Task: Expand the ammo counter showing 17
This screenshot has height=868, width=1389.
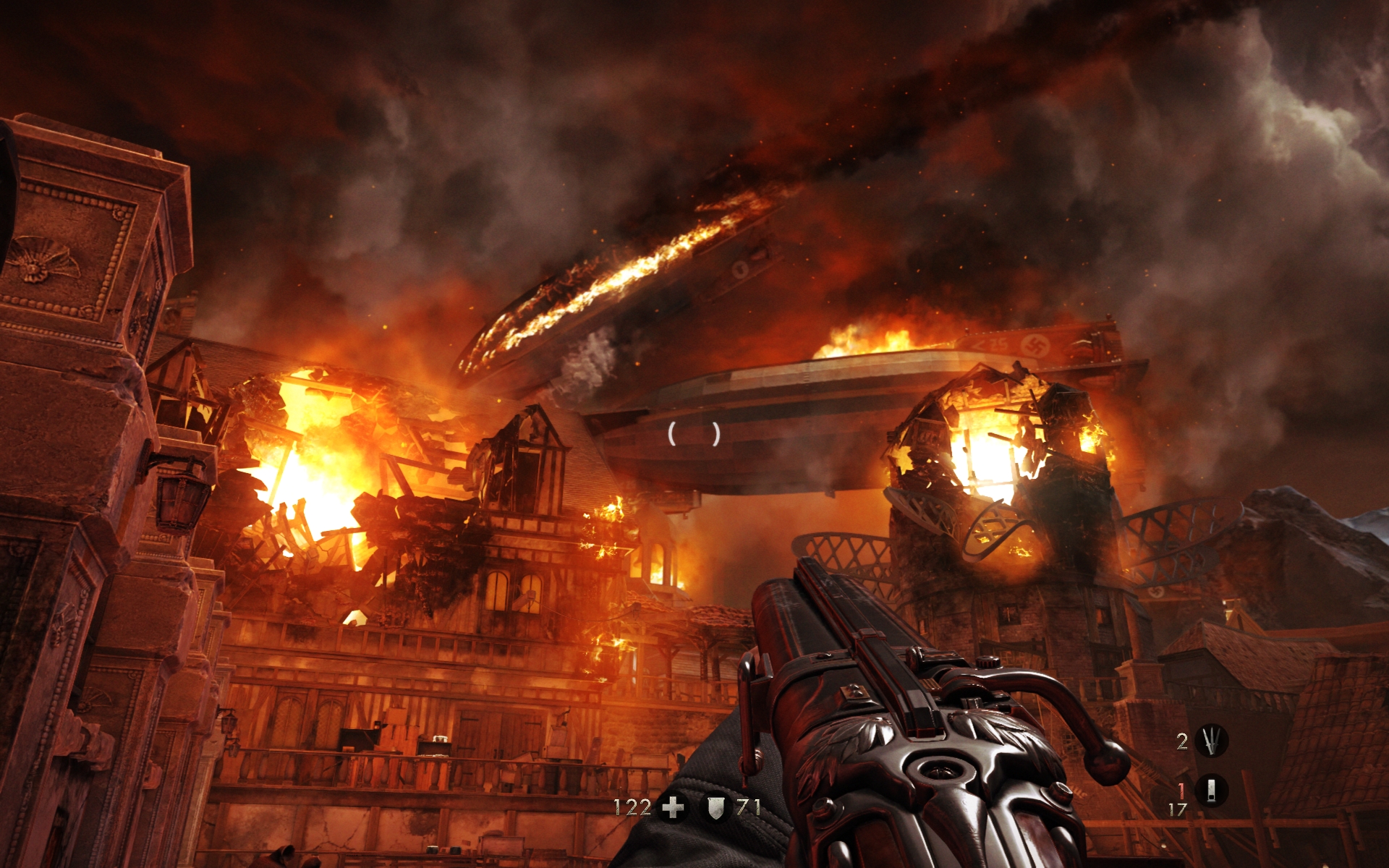Action: (x=1178, y=809)
